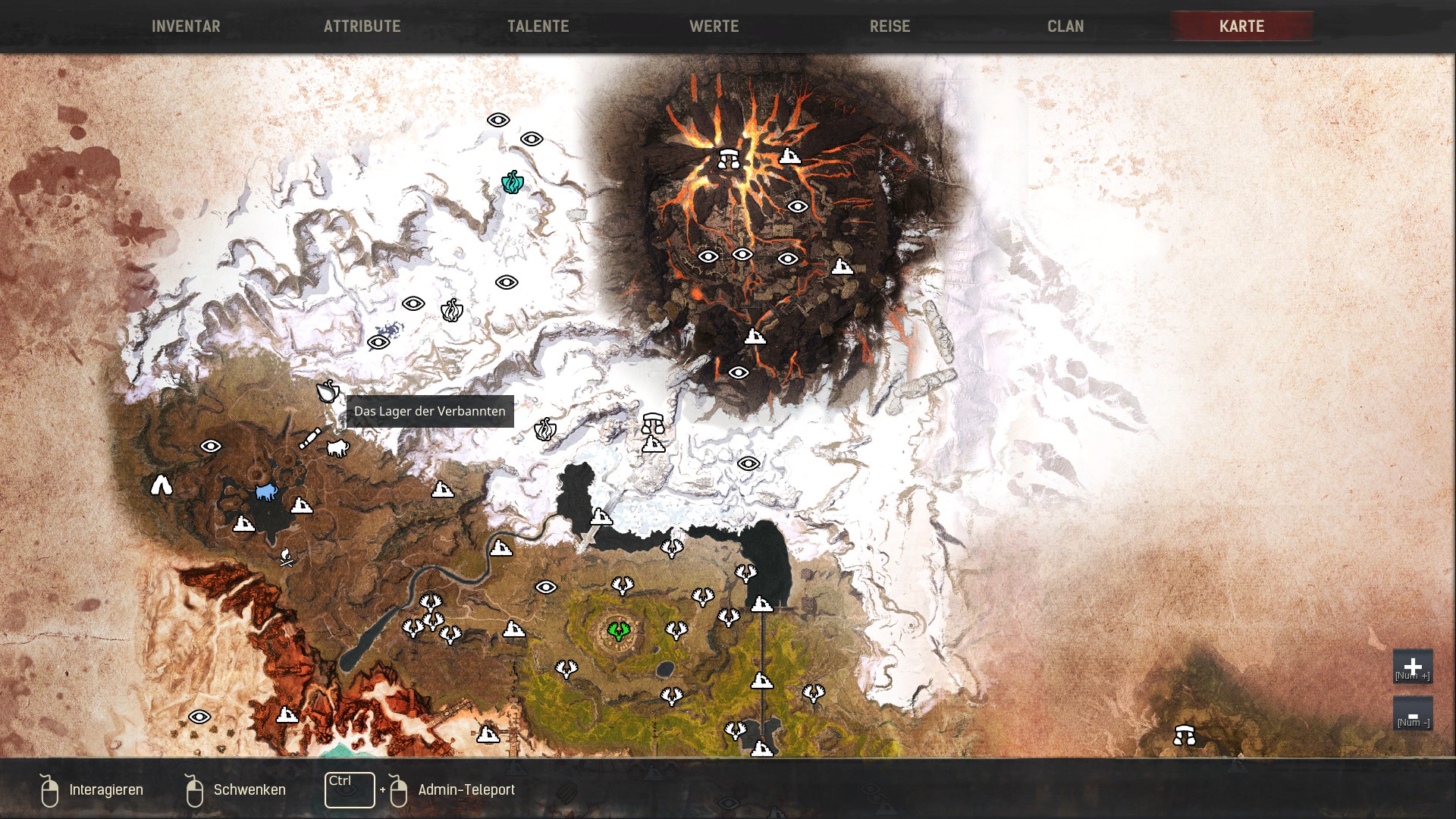Show the Werte tab
The height and width of the screenshot is (819, 1456).
pyautogui.click(x=714, y=27)
